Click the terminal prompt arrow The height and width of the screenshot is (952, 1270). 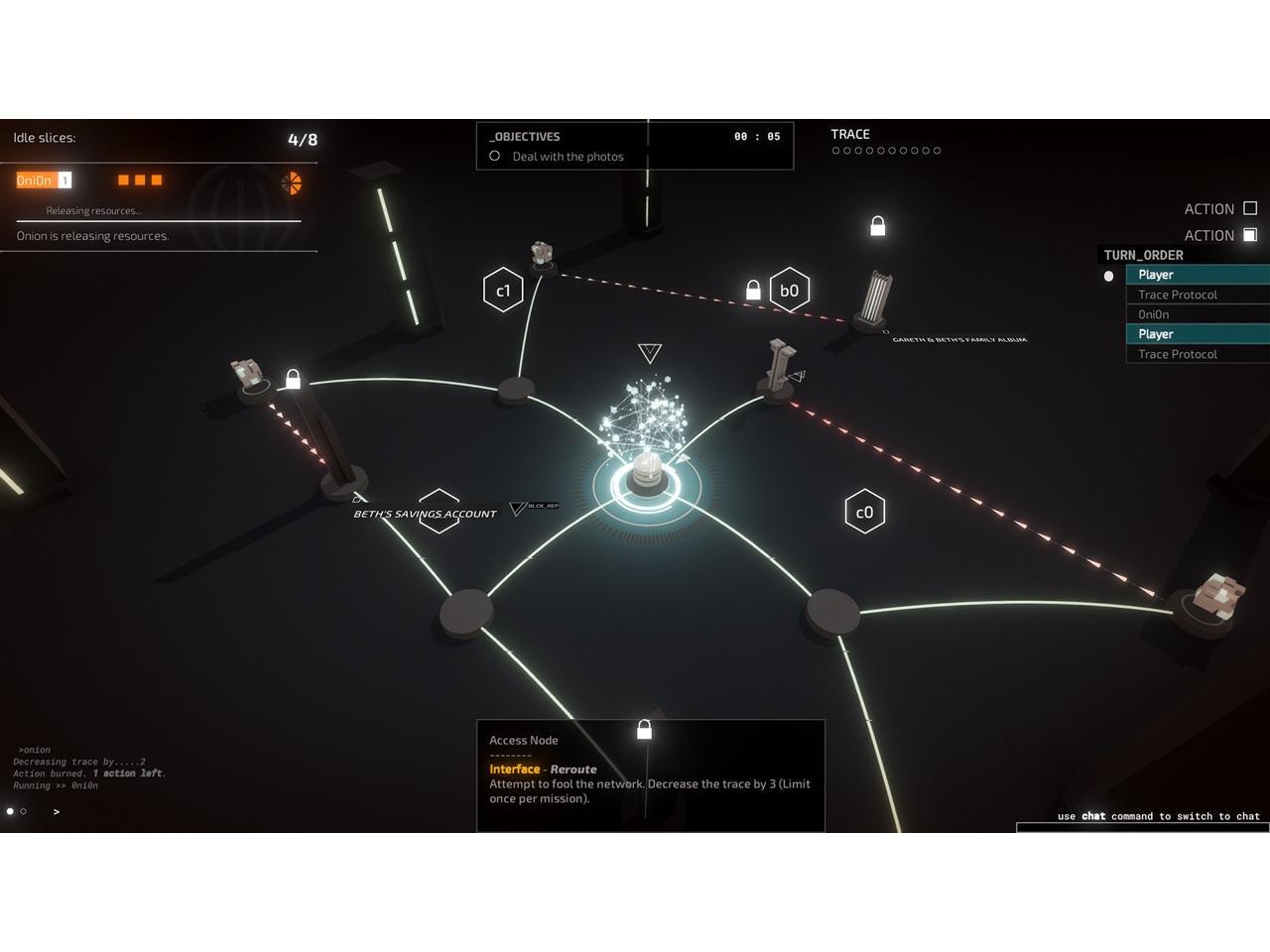click(57, 812)
